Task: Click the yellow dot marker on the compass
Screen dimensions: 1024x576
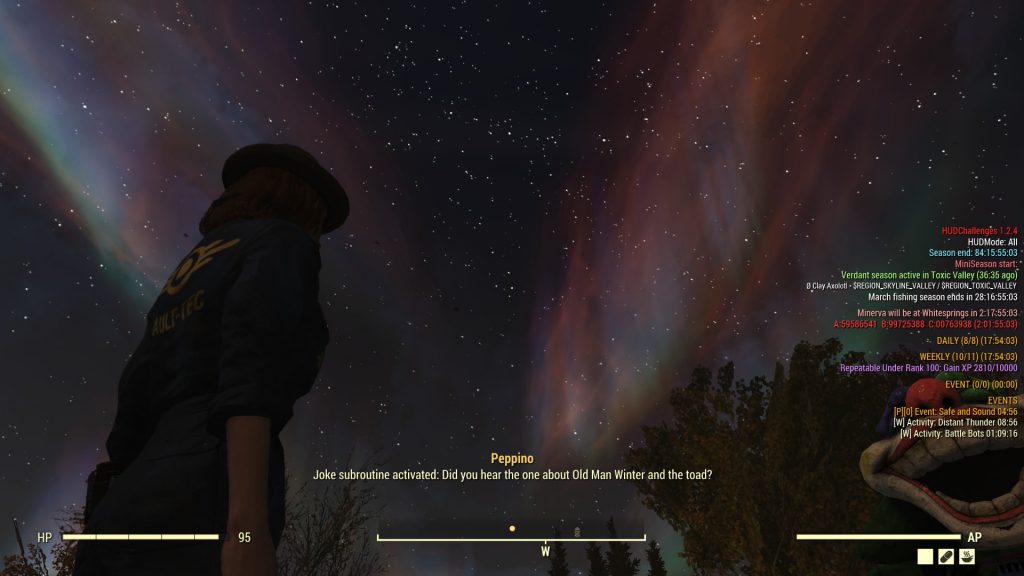Action: (x=512, y=528)
